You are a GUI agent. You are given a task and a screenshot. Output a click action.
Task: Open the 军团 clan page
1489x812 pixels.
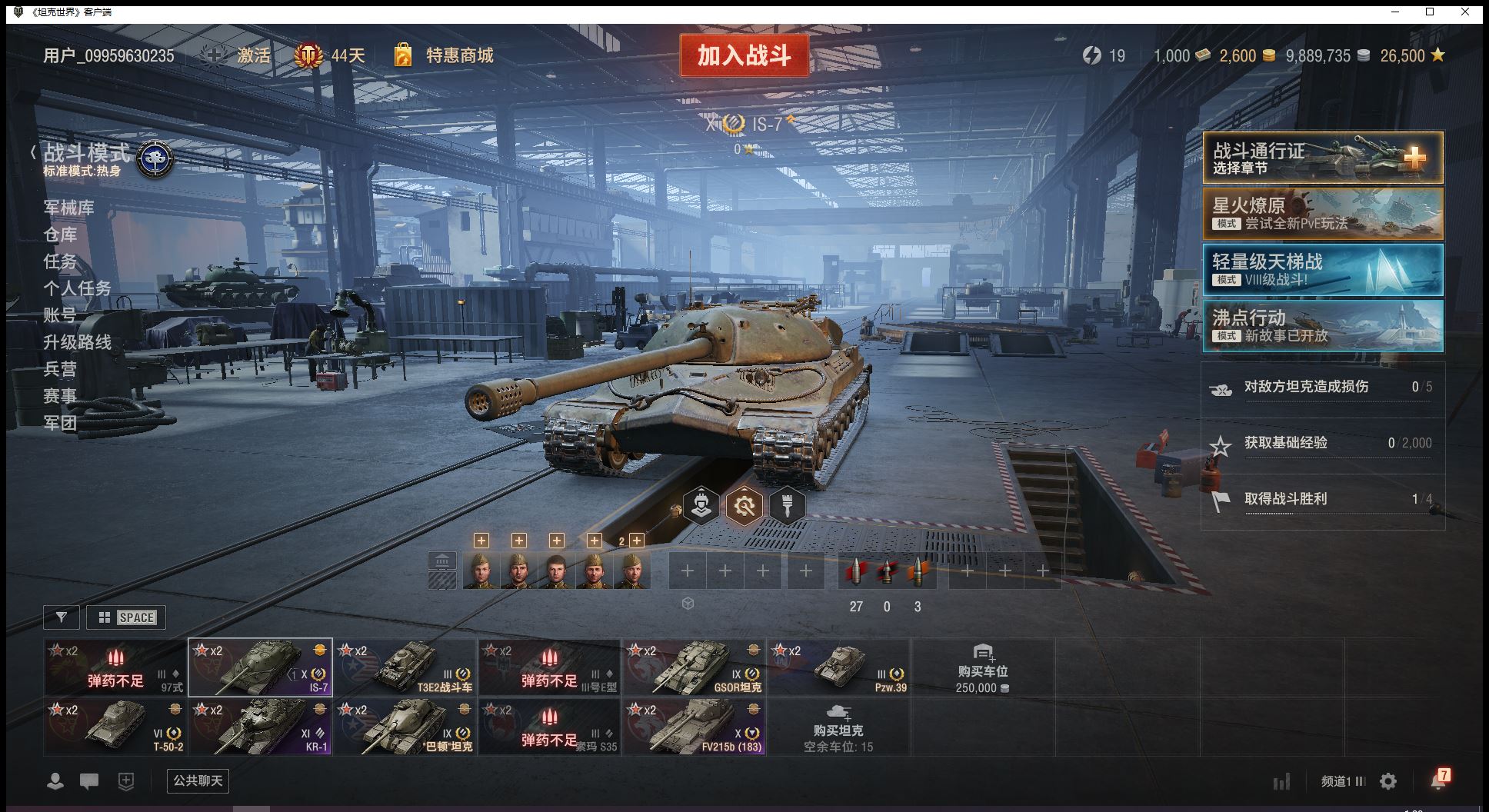coord(60,423)
